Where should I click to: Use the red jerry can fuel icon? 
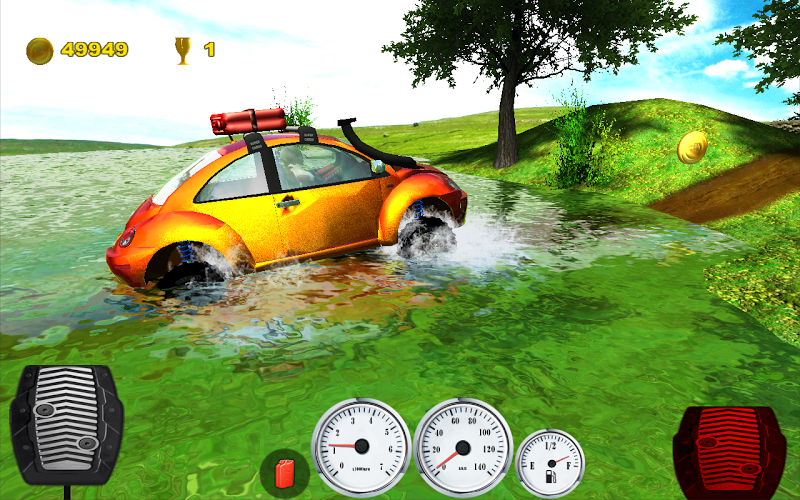click(x=284, y=471)
